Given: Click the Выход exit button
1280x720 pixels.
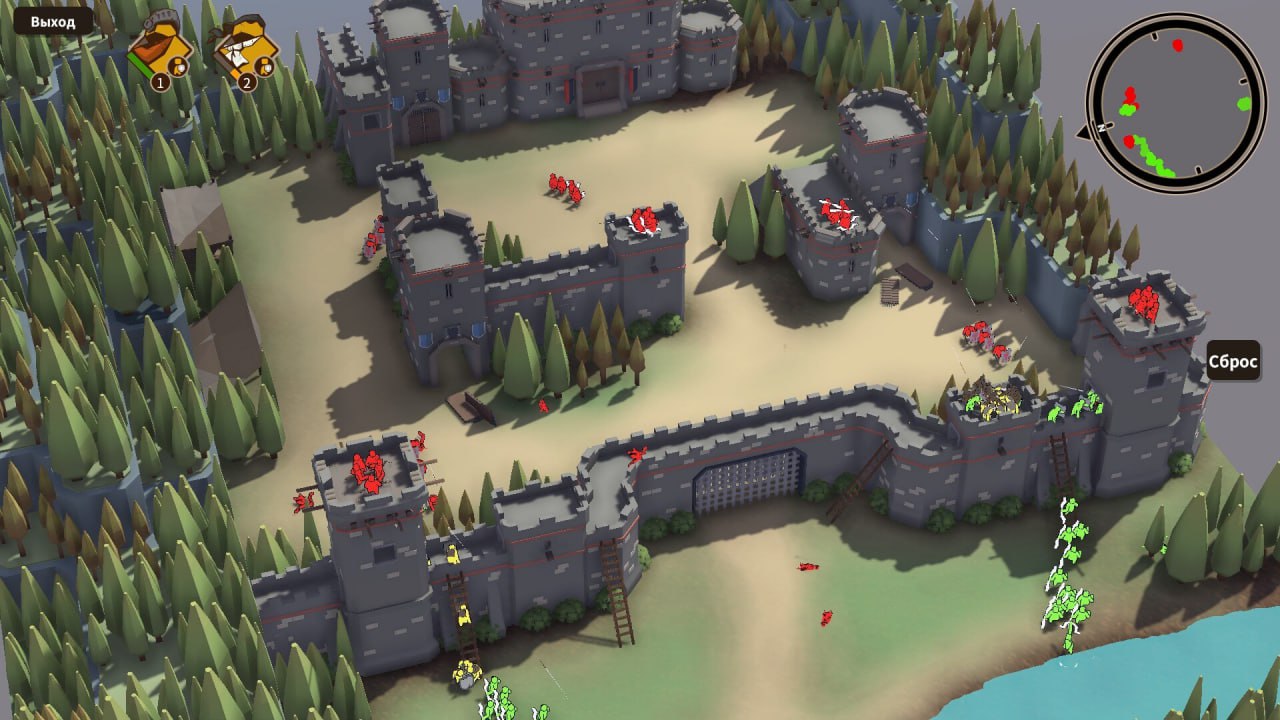Looking at the screenshot, I should click(53, 21).
